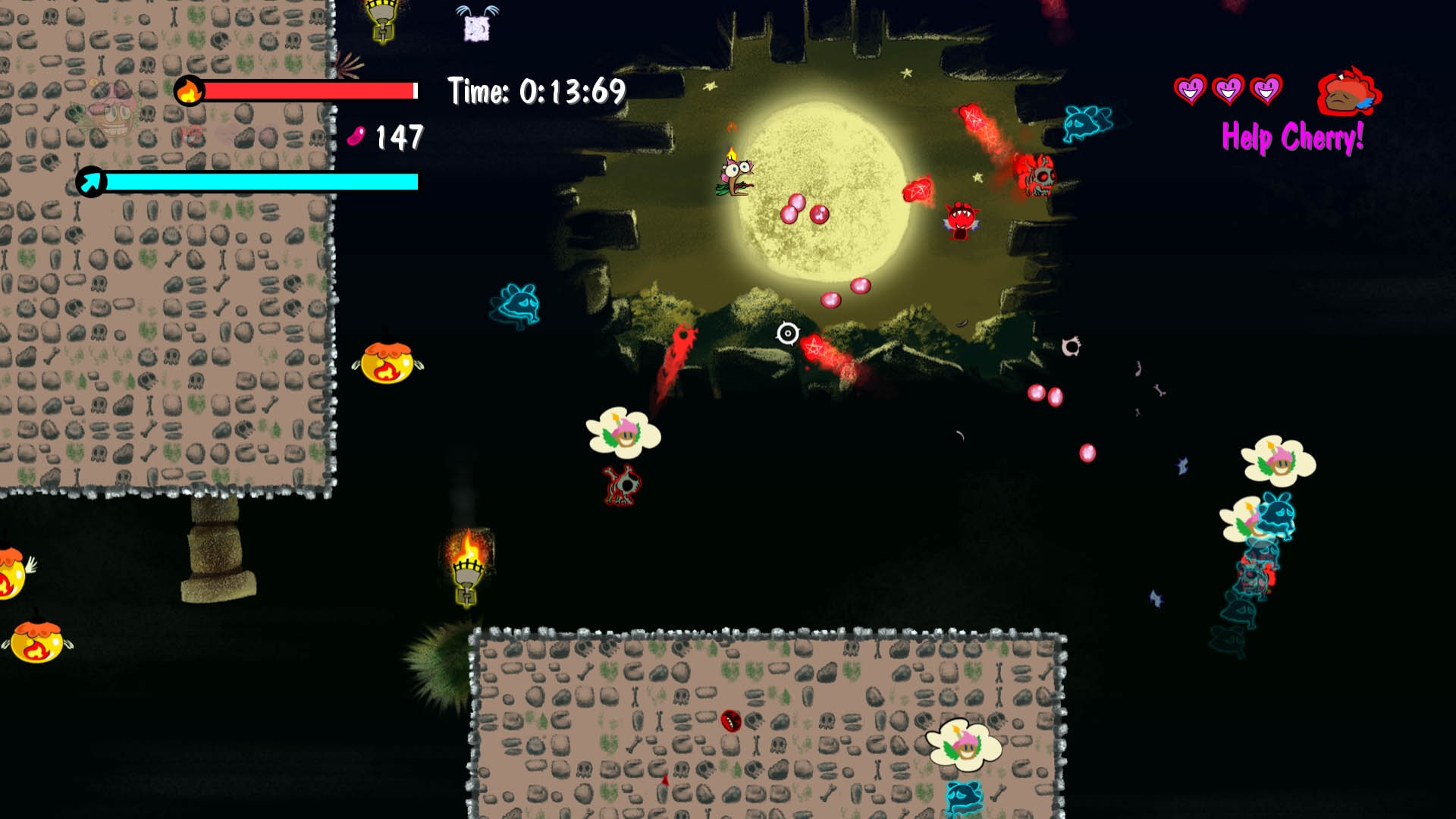Viewport: 1456px width, 819px height.
Task: Click the yellow torch at the top left
Action: click(x=381, y=23)
